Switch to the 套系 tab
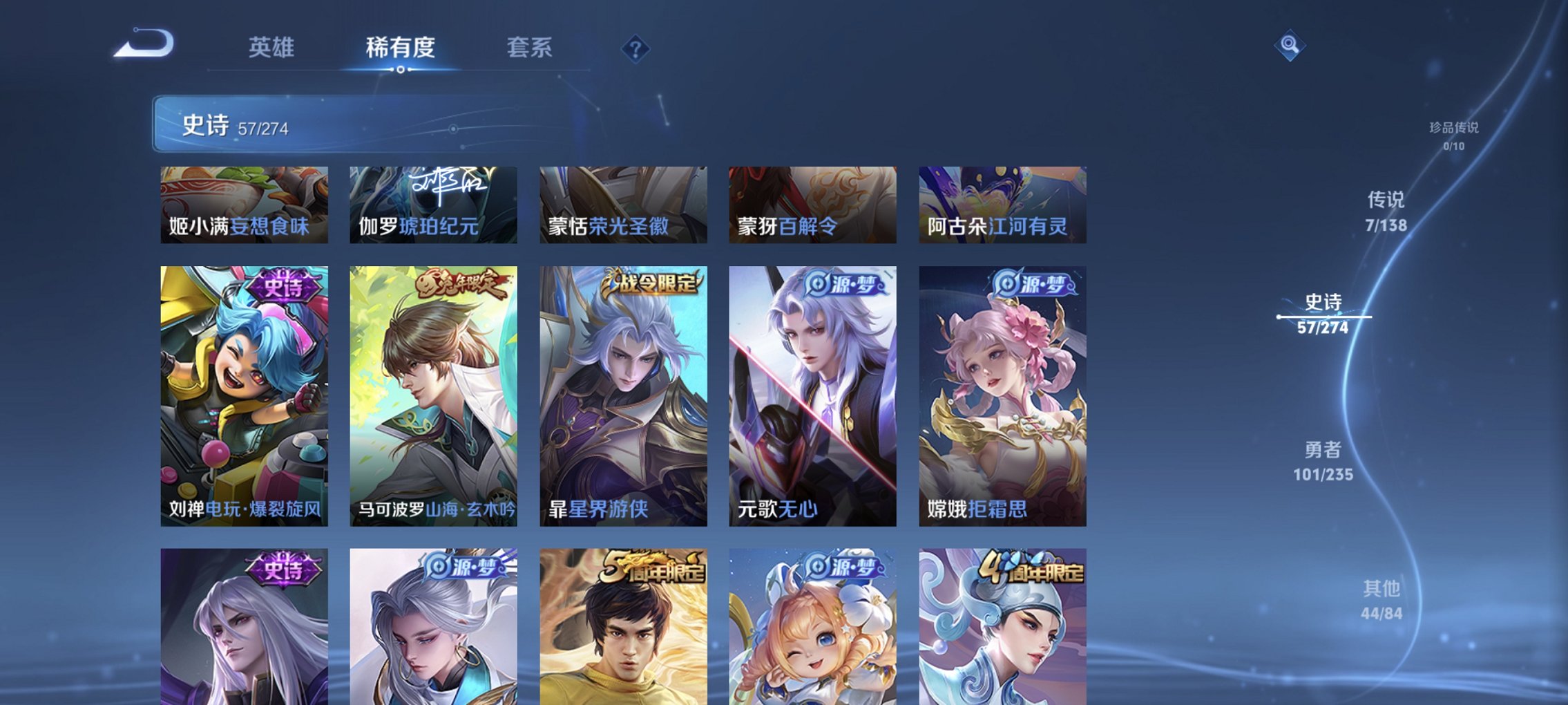This screenshot has height=705, width=1568. (x=528, y=48)
